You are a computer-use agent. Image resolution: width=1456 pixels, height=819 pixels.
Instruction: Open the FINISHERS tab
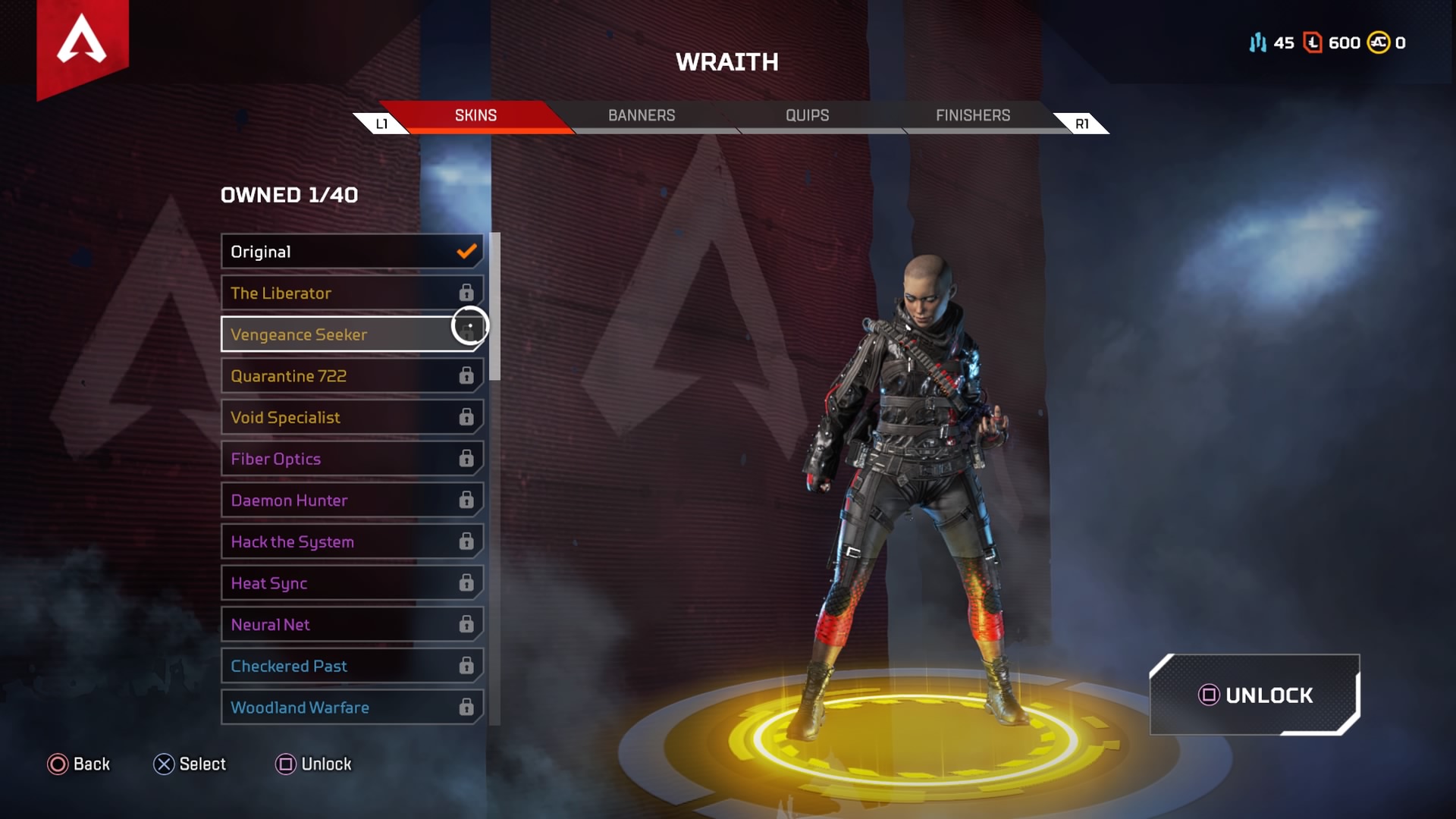(972, 115)
